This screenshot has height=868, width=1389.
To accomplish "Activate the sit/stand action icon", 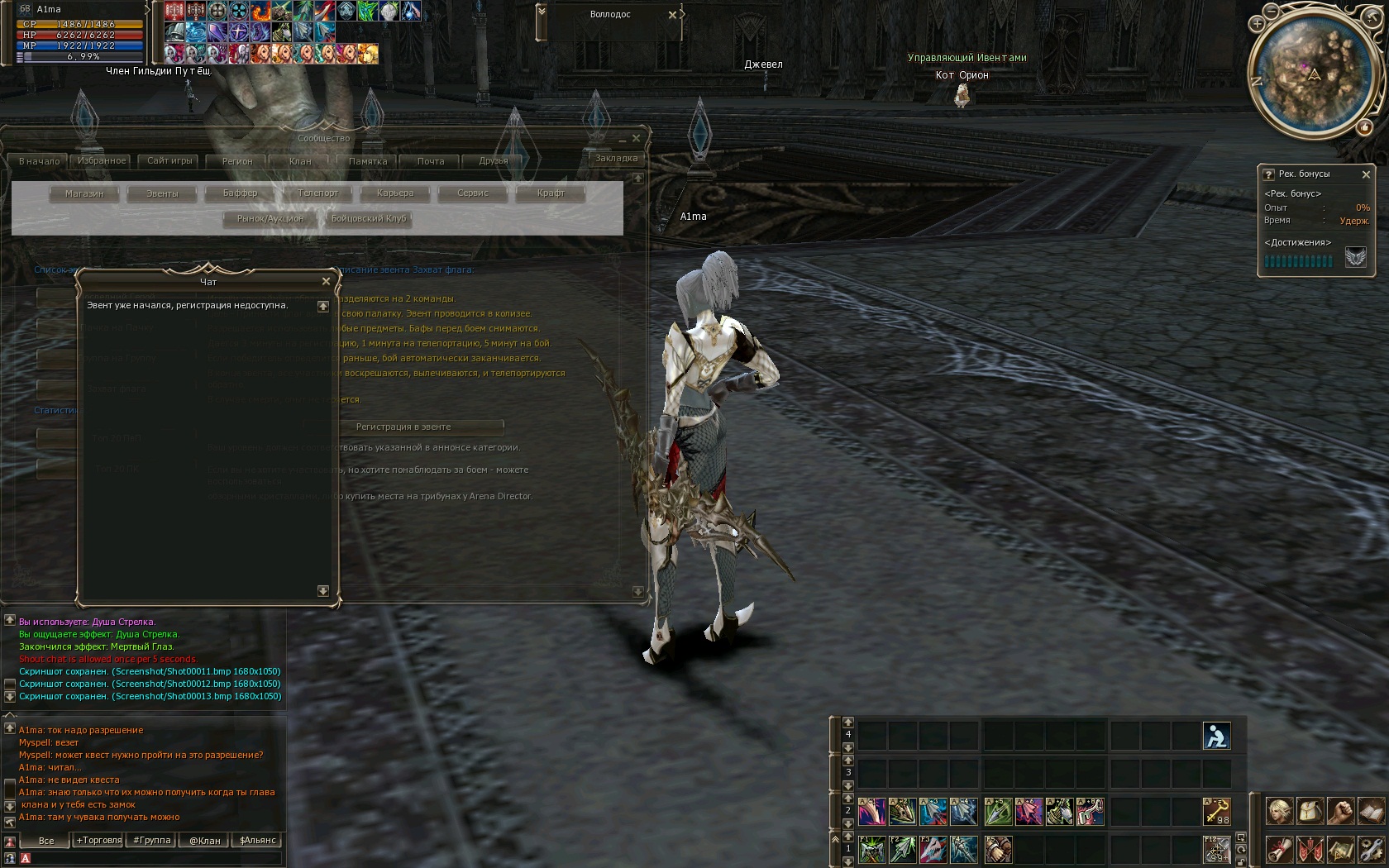I will tap(1216, 736).
